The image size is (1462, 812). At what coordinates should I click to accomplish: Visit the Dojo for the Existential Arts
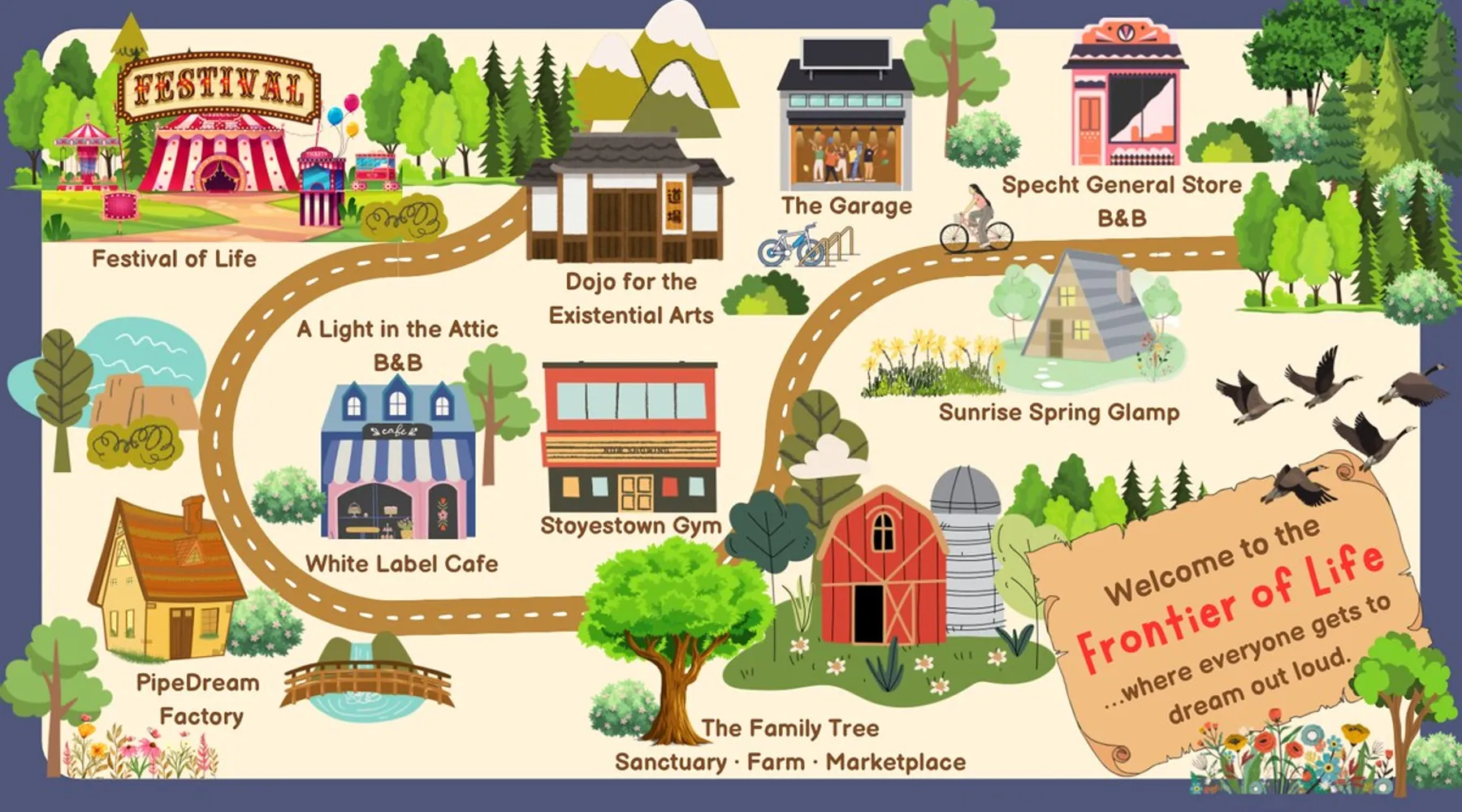point(625,203)
